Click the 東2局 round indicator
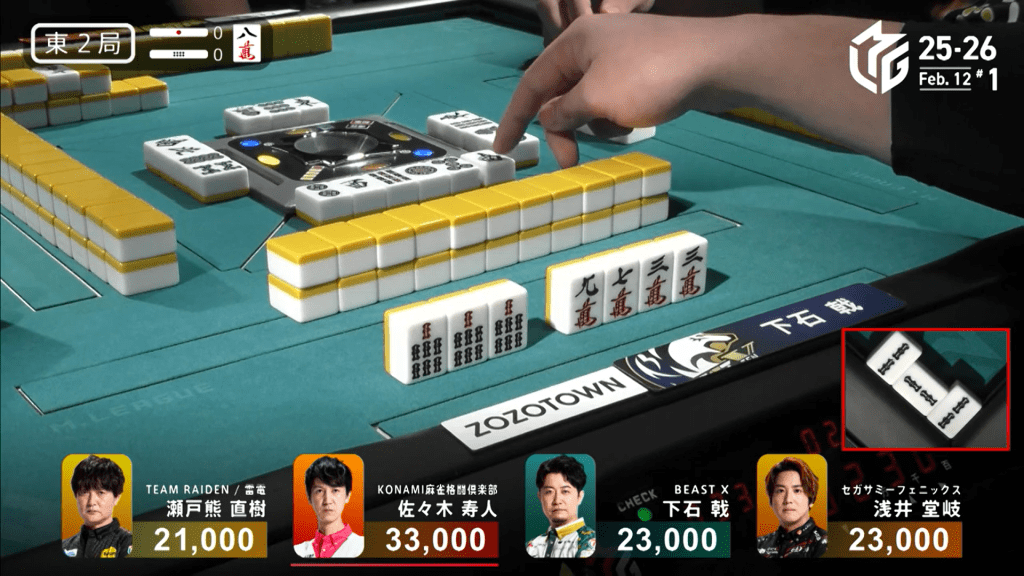 coord(83,45)
